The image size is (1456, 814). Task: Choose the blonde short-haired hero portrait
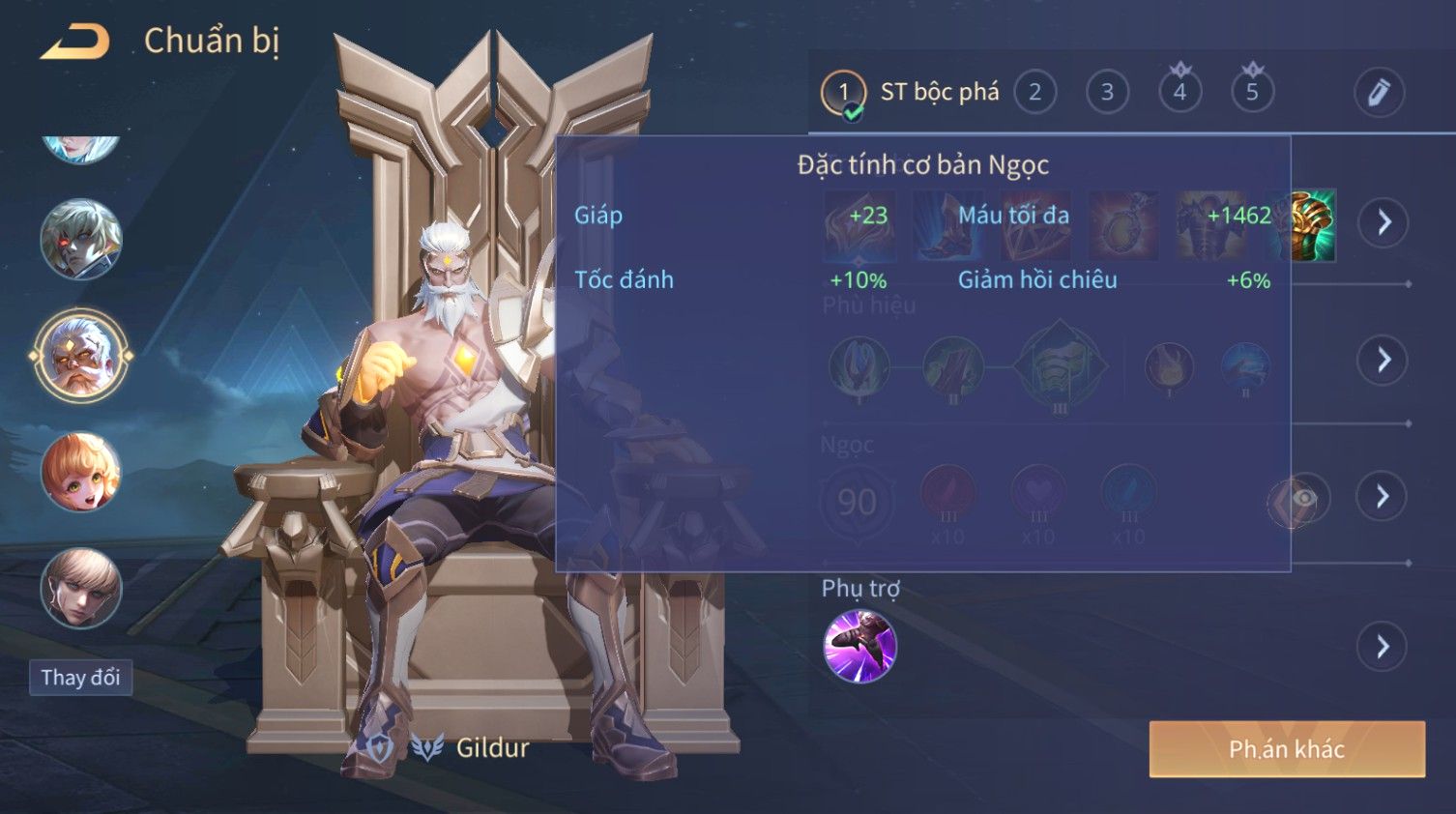80,588
